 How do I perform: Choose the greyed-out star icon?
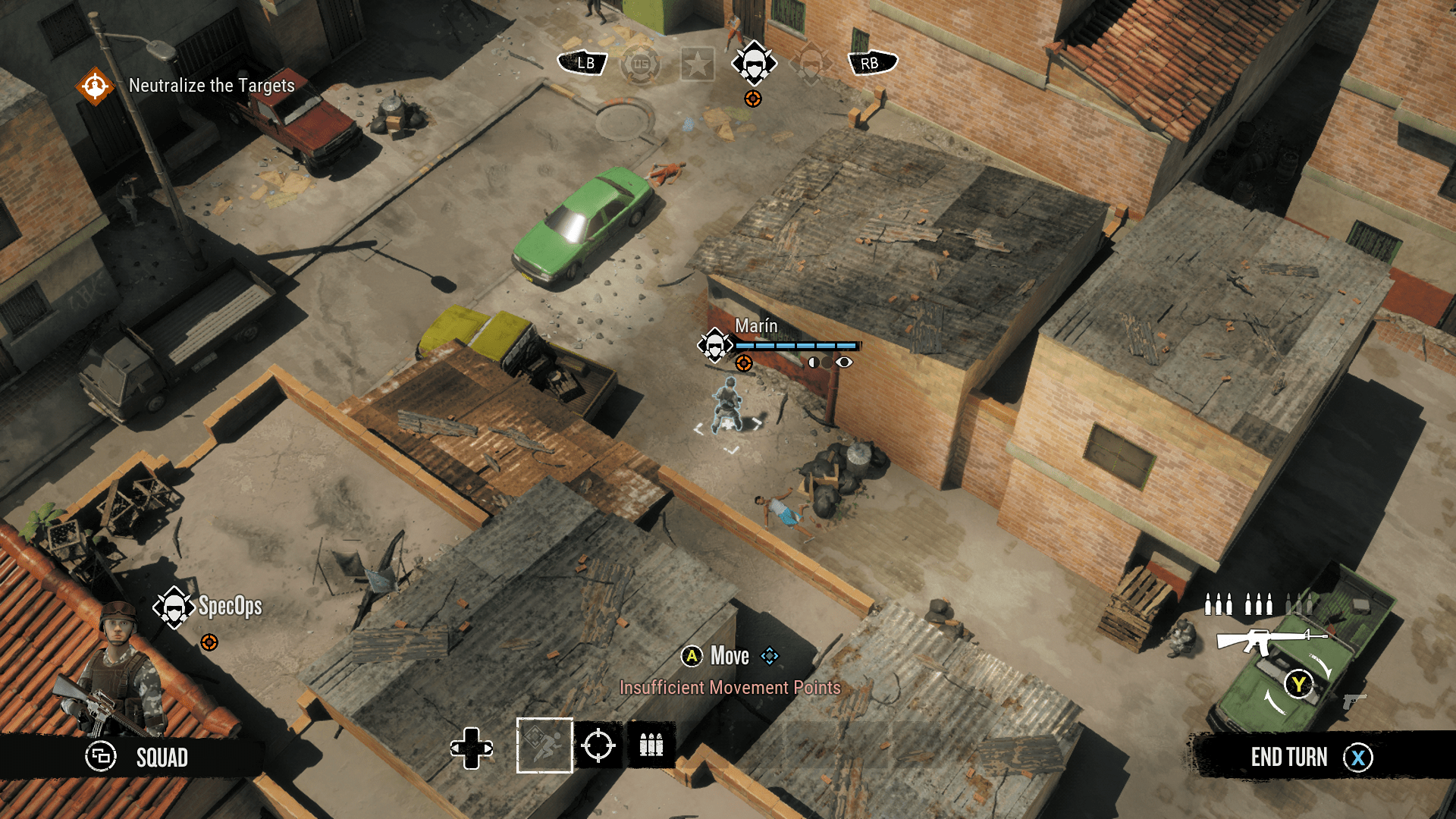(697, 64)
